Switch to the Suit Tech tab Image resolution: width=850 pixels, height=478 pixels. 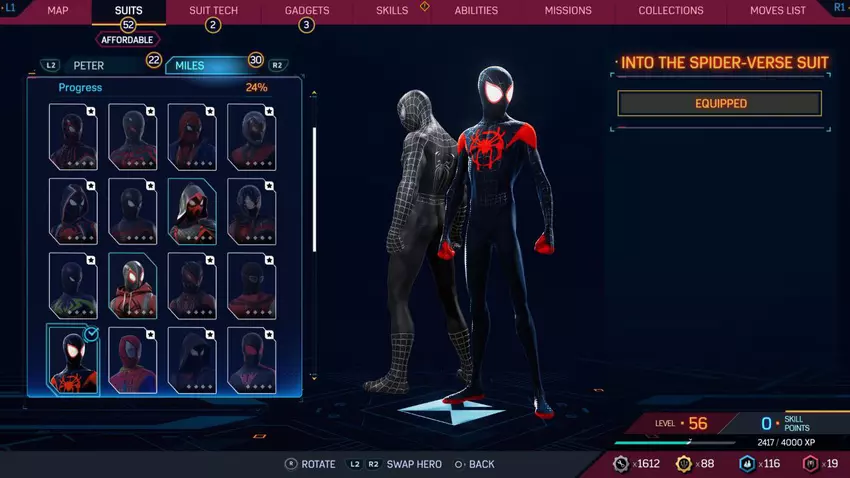click(213, 10)
